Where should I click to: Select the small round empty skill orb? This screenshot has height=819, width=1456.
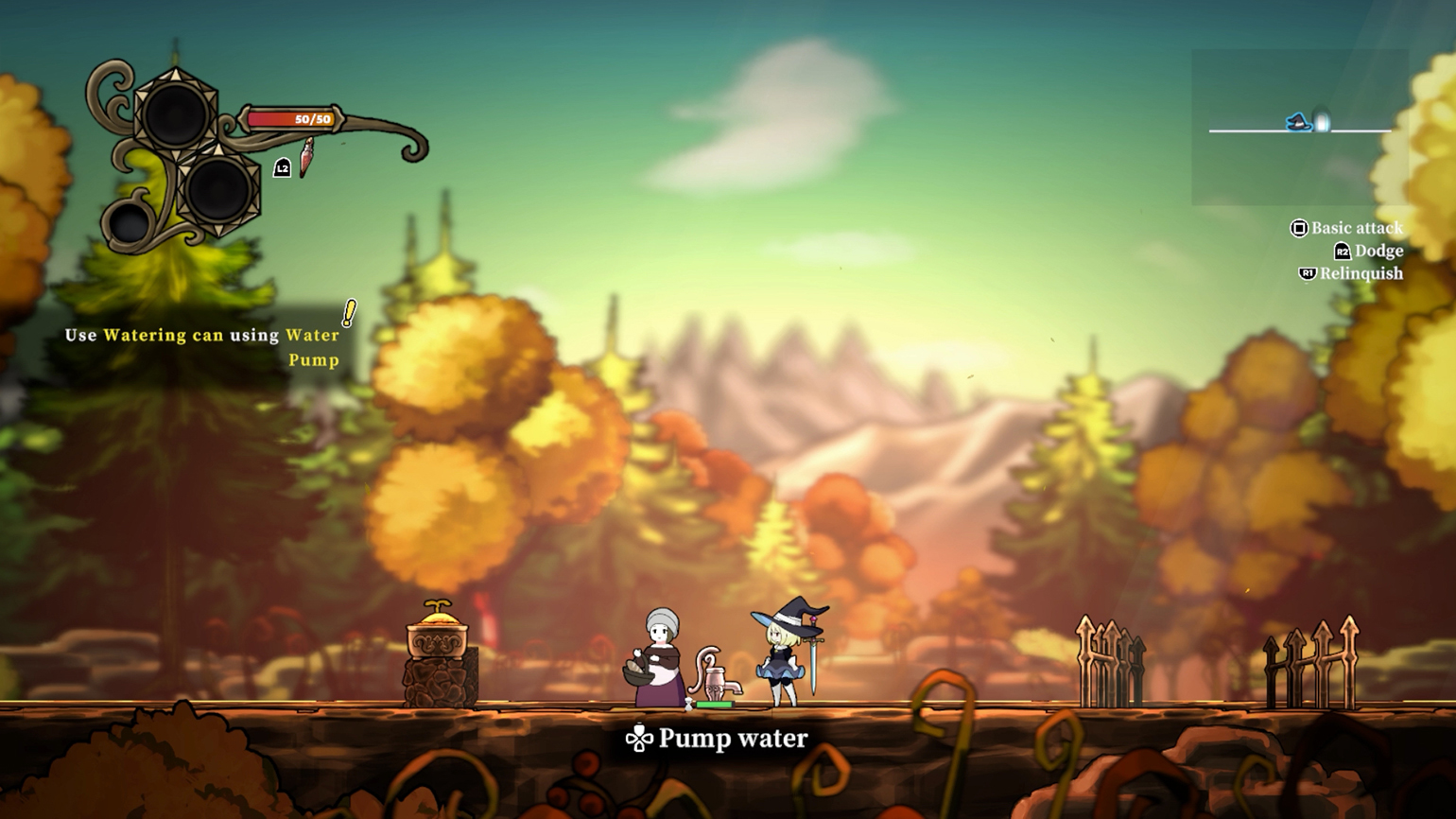coord(130,224)
